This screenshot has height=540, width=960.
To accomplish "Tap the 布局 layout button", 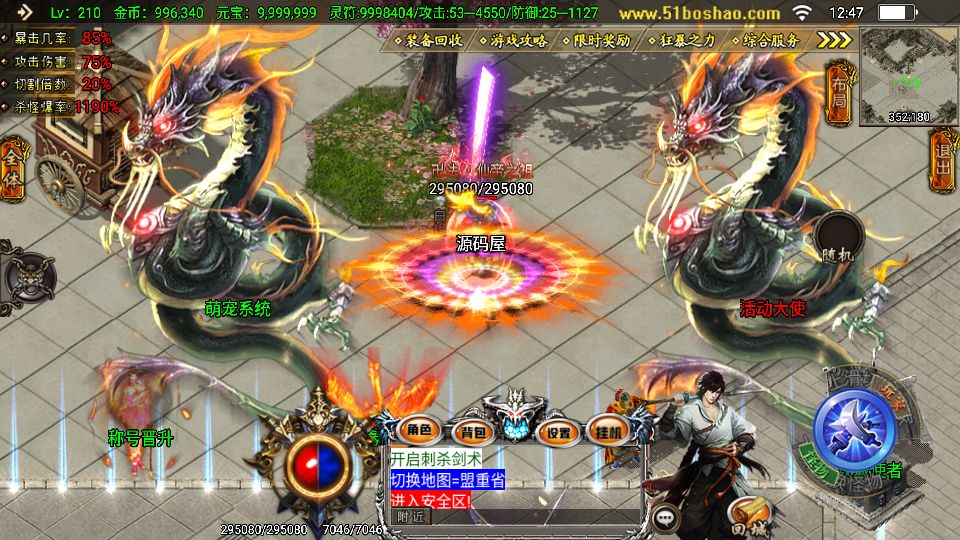I will click(x=838, y=90).
